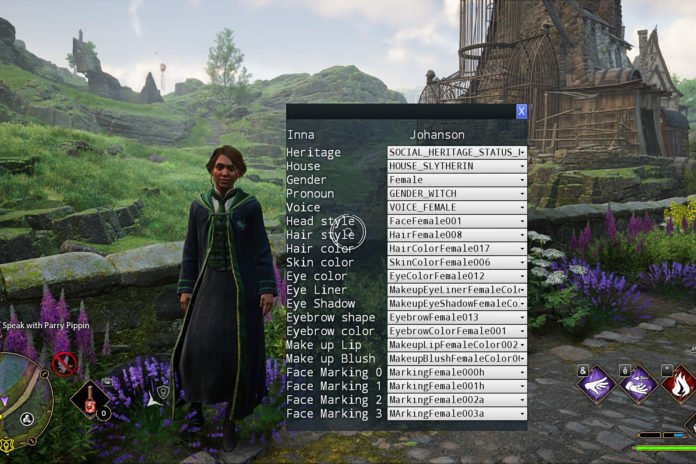Close the character editor window
696x464 pixels.
click(x=521, y=112)
